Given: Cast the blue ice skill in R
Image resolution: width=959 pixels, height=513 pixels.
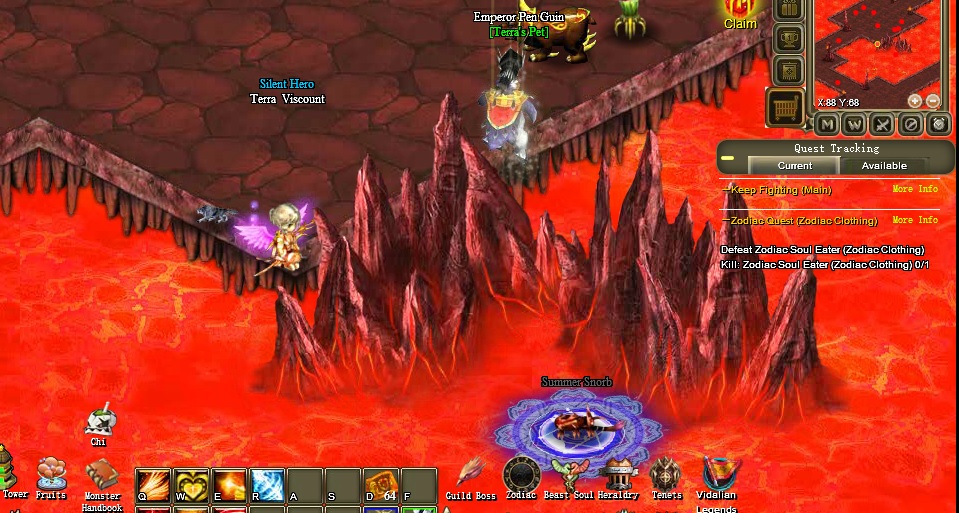Looking at the screenshot, I should 267,485.
